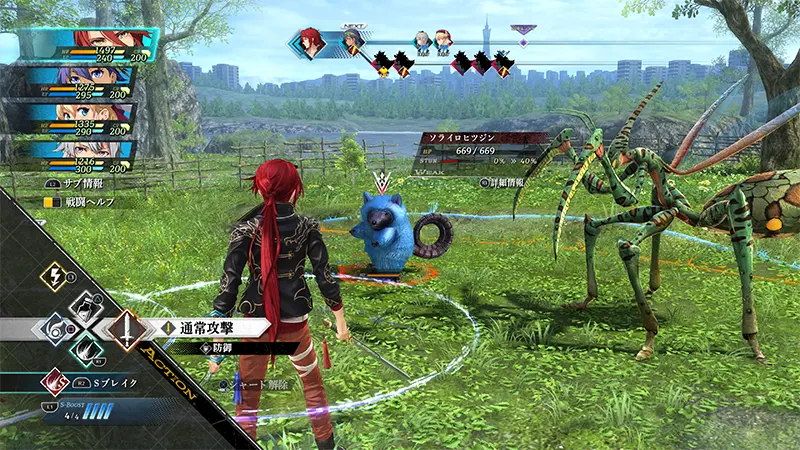Open the lightning bolt command icon

(52, 278)
